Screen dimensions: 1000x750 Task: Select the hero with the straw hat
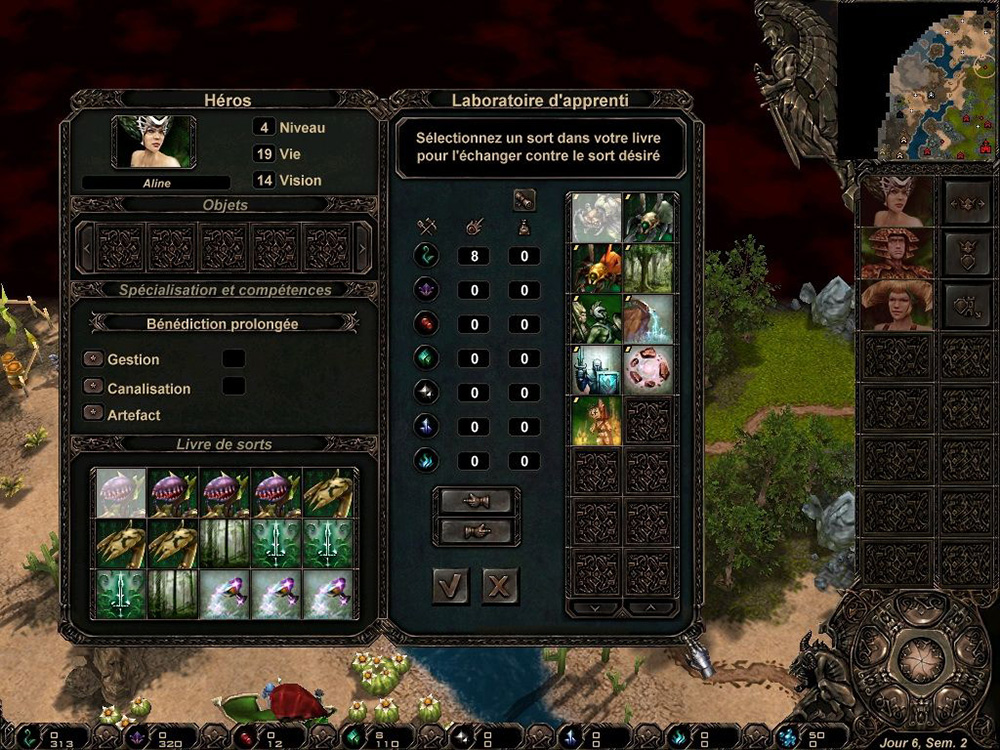pyautogui.click(x=897, y=305)
